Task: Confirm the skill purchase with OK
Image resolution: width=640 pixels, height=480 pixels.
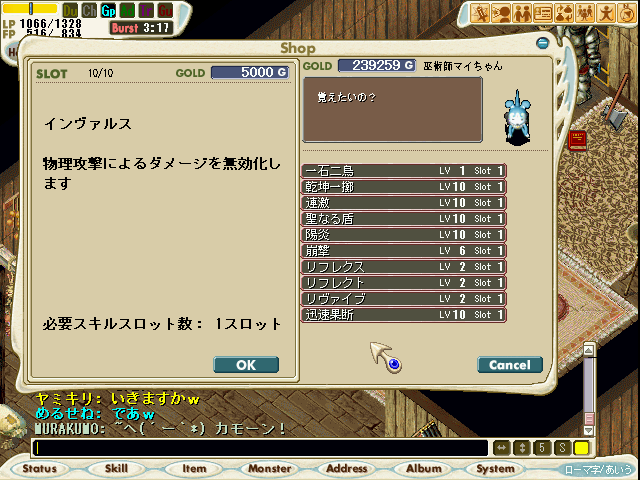Action: click(x=246, y=365)
